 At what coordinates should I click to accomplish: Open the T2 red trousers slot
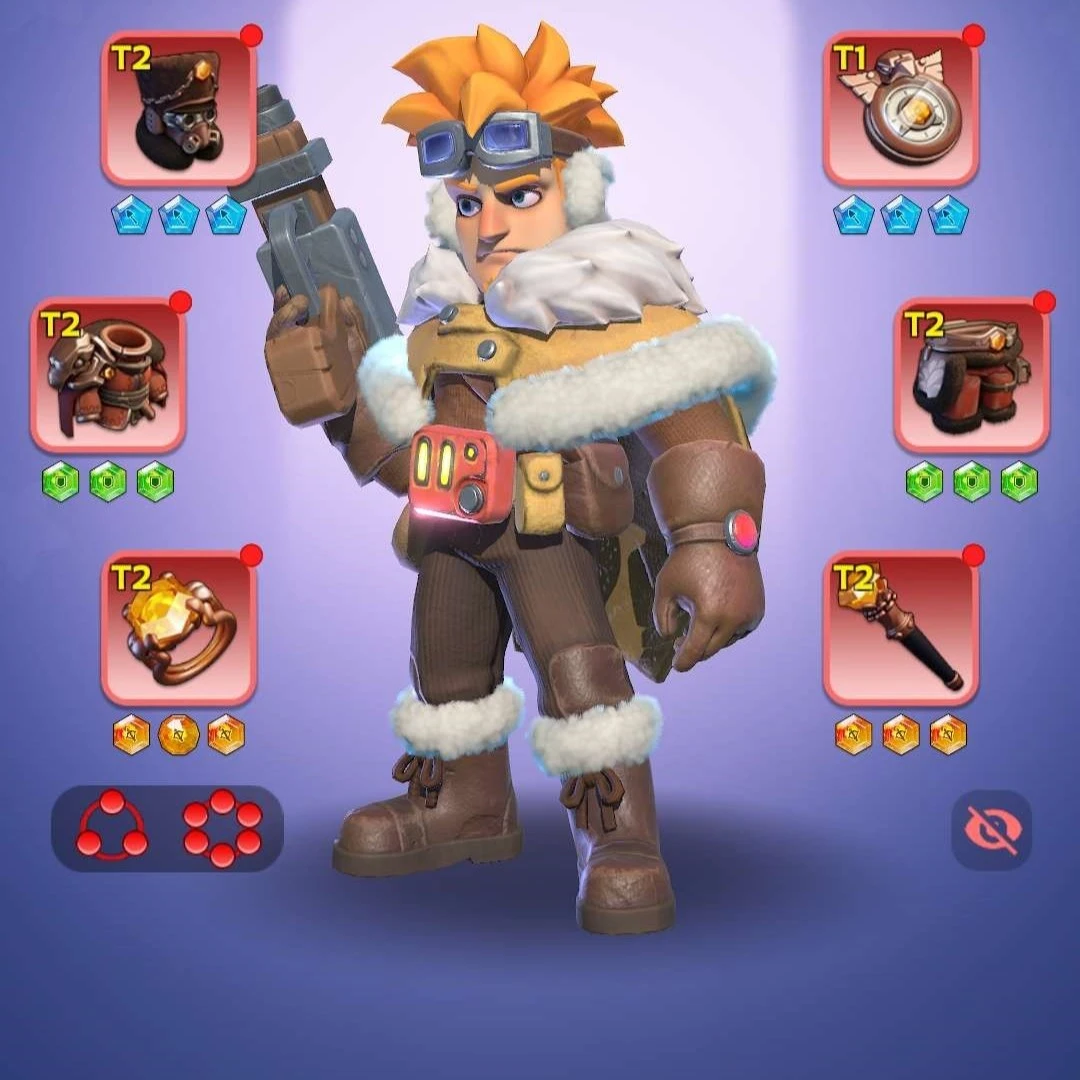pos(971,375)
